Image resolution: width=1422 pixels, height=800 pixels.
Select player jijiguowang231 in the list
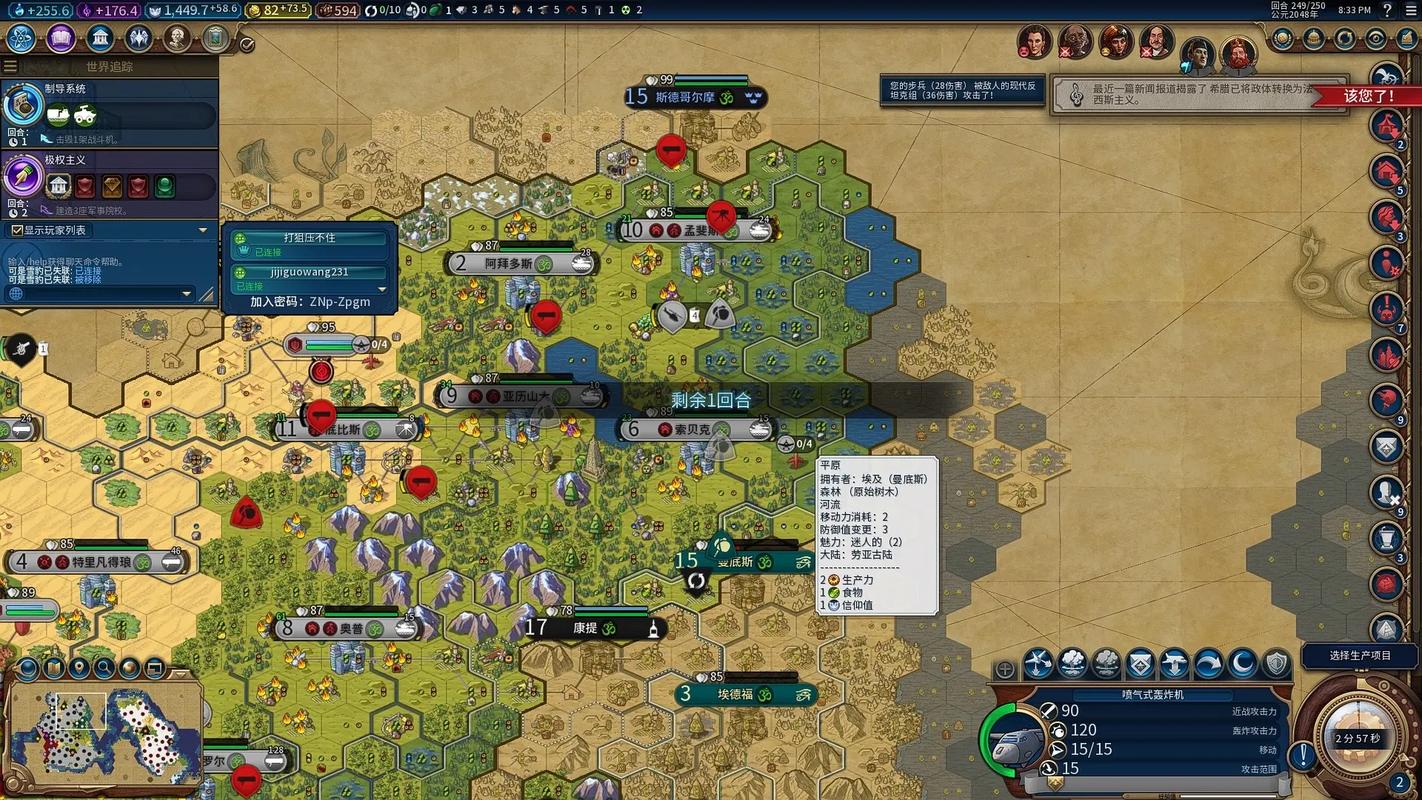tap(309, 273)
